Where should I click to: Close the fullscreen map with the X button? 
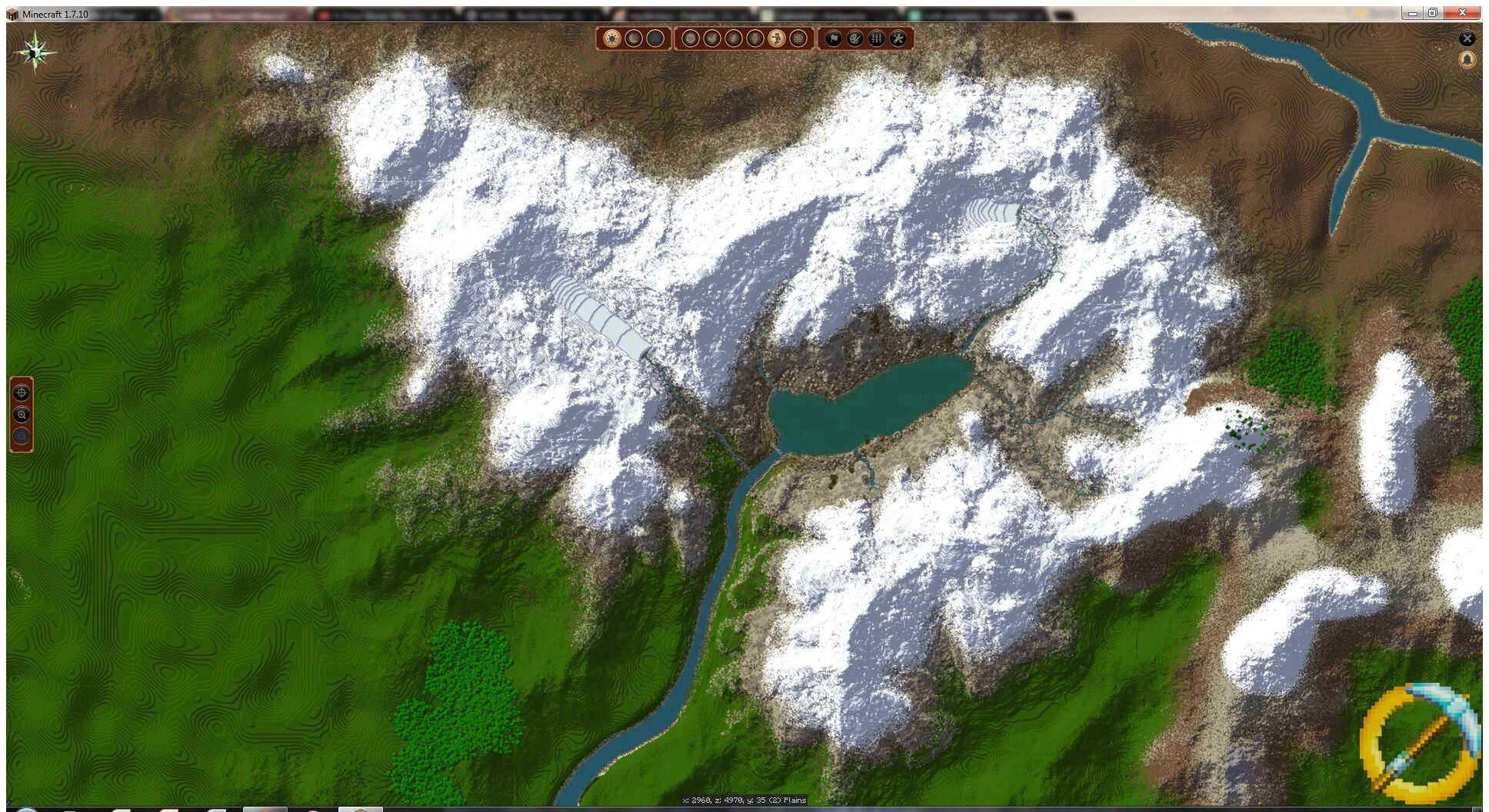(1467, 38)
